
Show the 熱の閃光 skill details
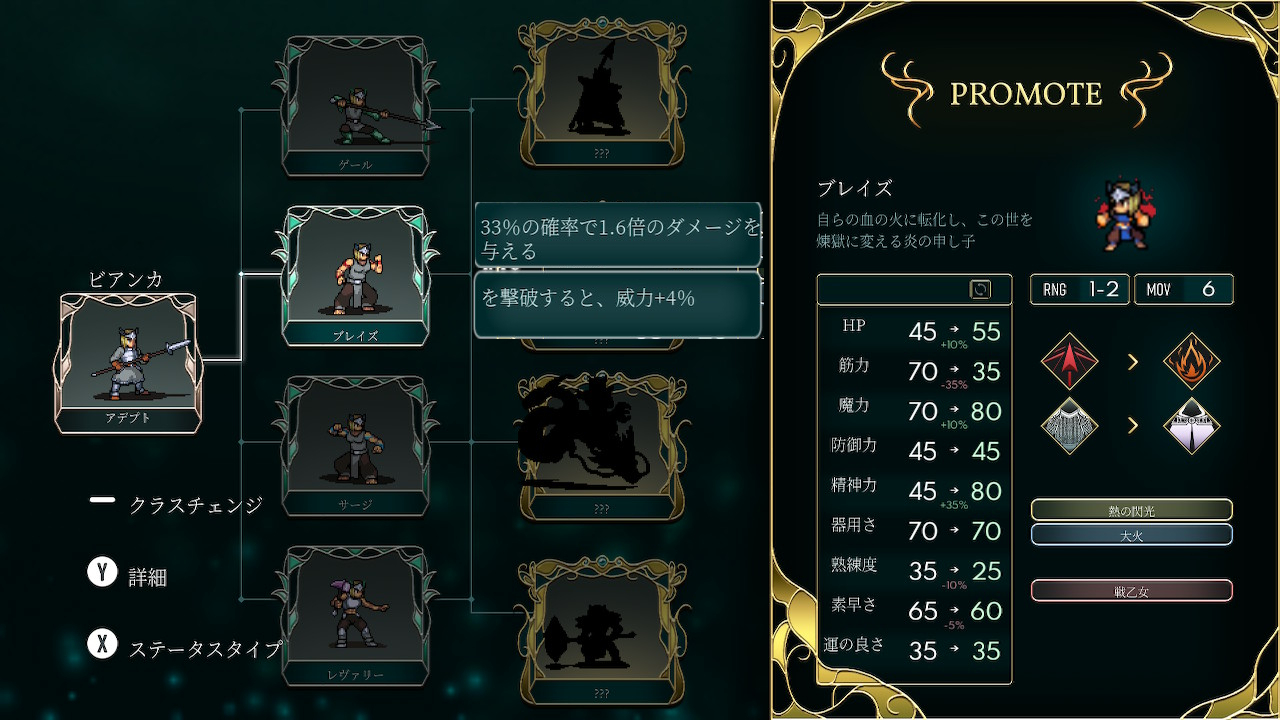(x=1131, y=510)
